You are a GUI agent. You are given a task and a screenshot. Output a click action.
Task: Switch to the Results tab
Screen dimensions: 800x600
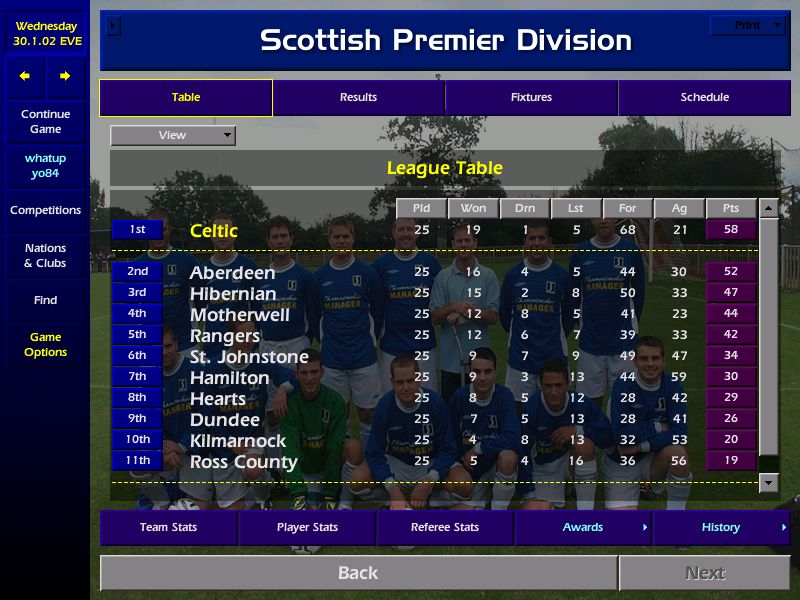point(358,98)
